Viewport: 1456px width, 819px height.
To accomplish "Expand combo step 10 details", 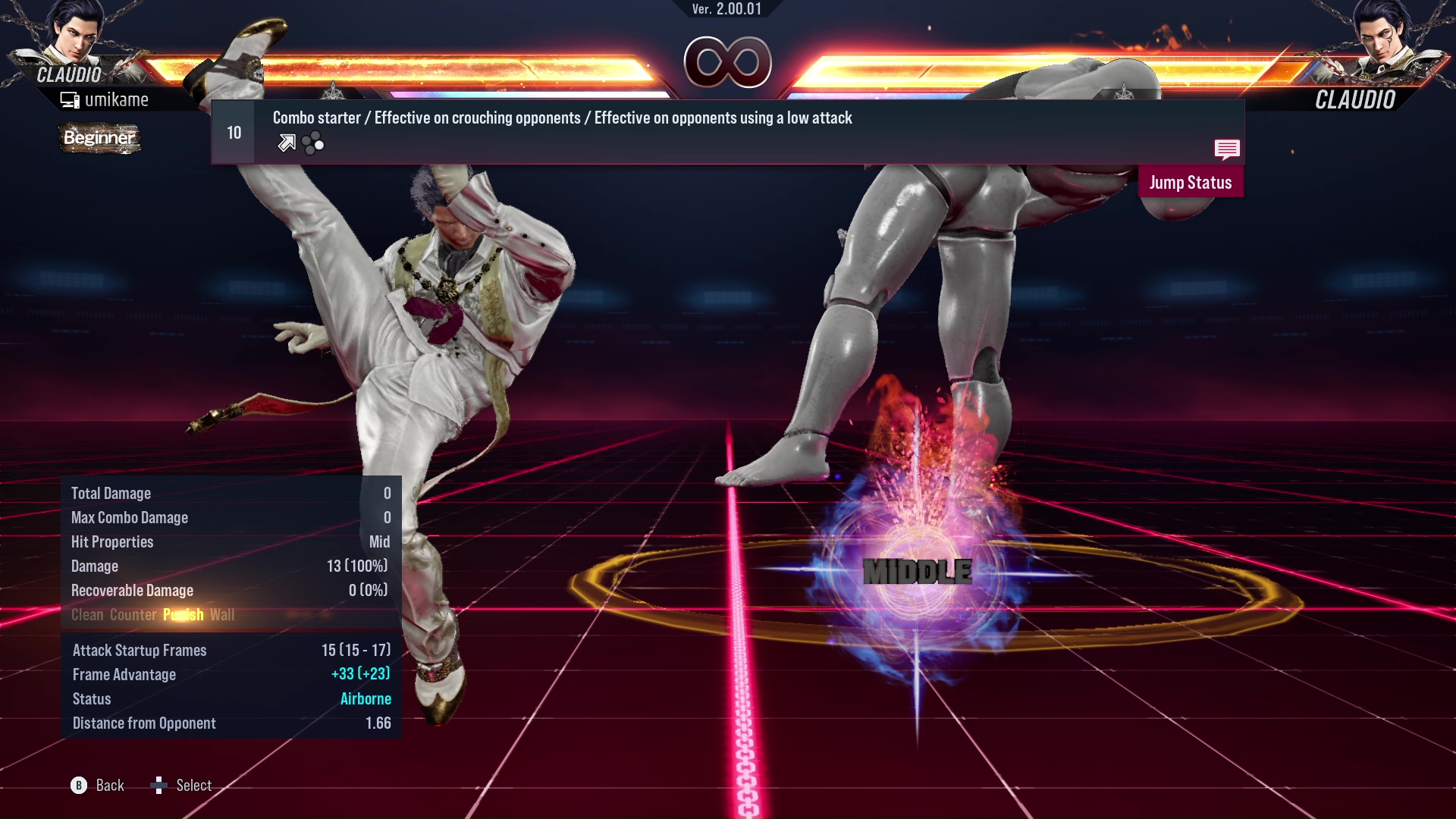I will coord(233,131).
